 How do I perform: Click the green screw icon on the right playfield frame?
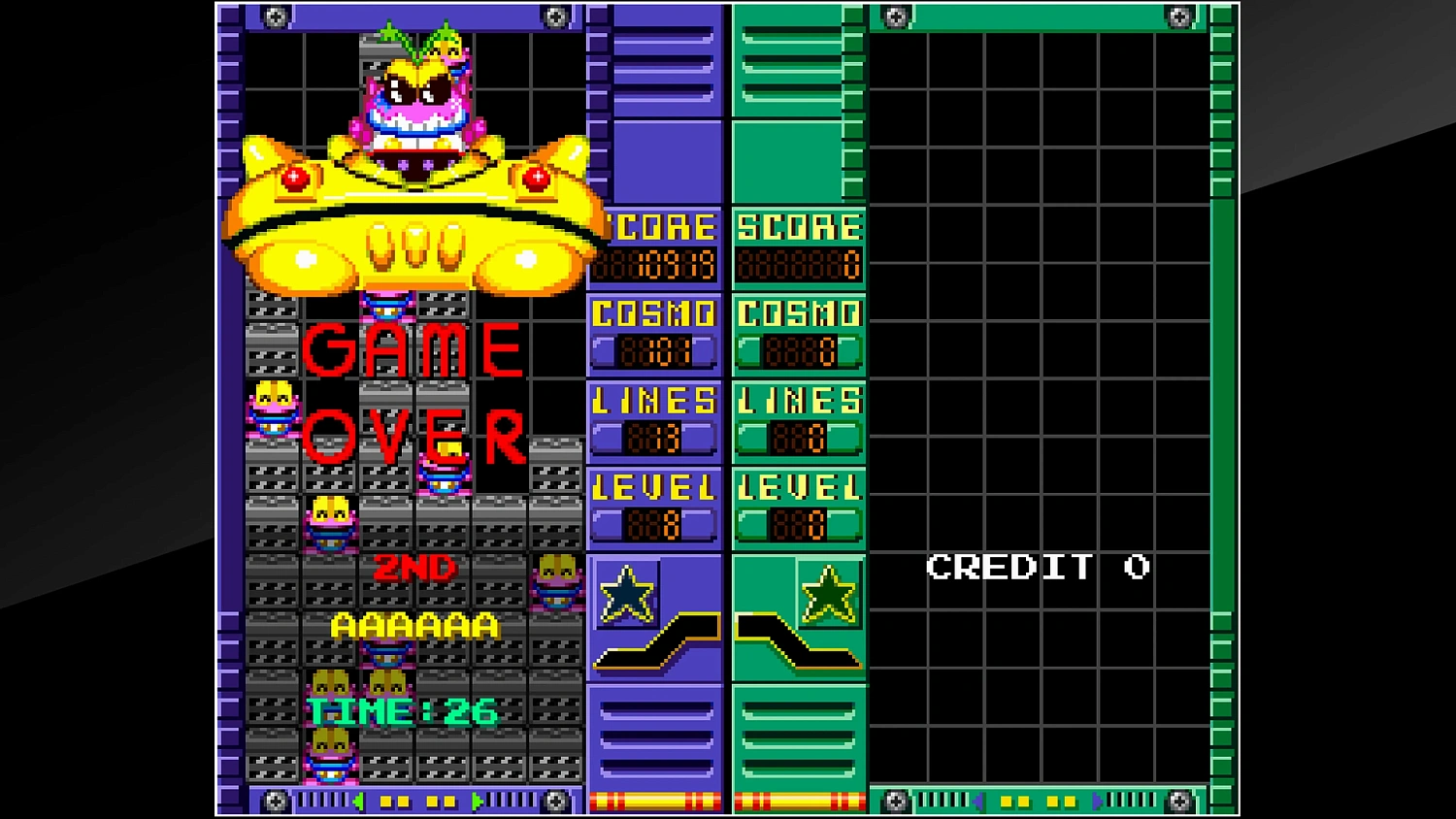(x=895, y=16)
